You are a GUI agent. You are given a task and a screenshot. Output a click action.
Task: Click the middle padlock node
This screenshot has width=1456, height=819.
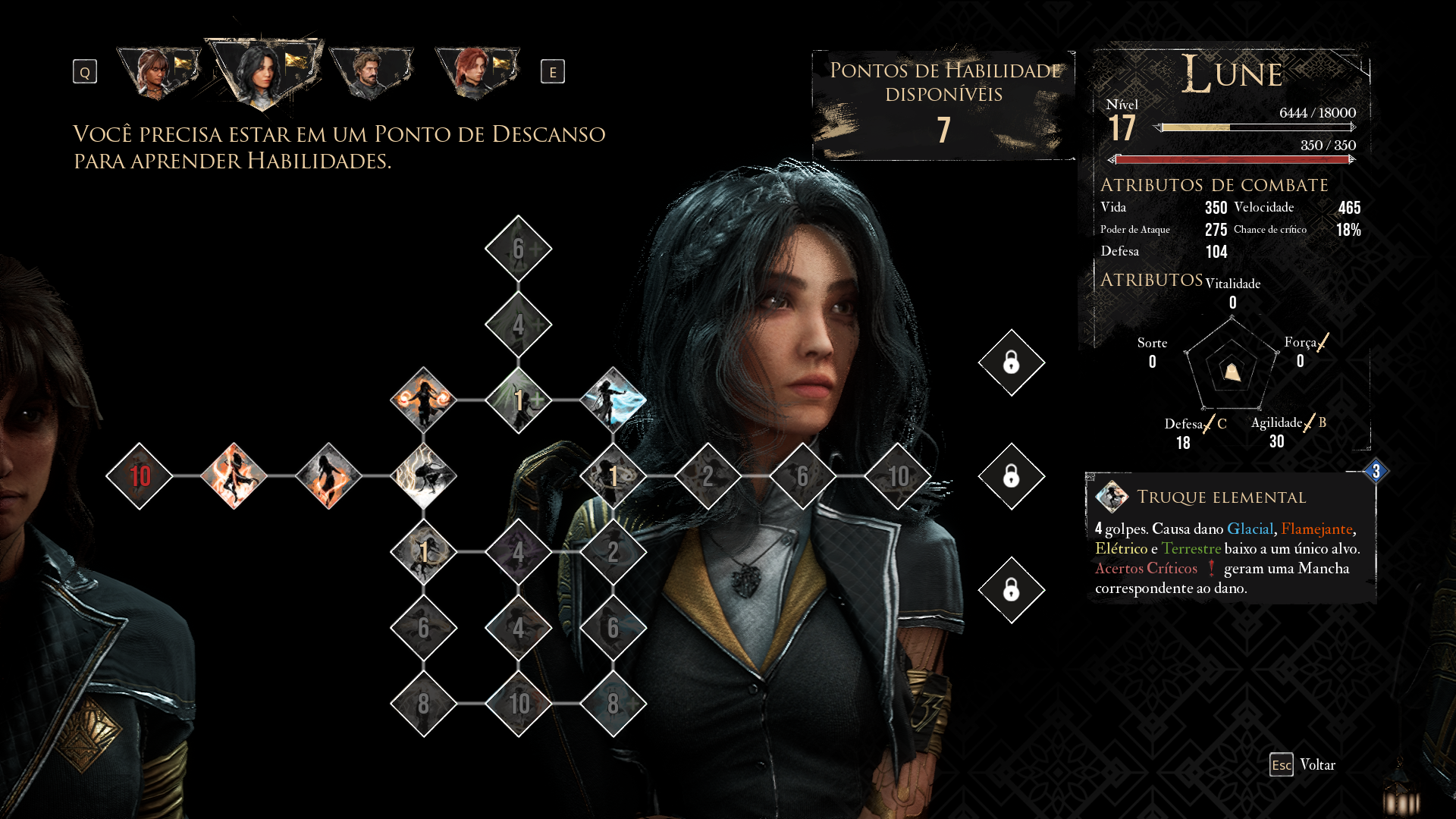pyautogui.click(x=1012, y=478)
